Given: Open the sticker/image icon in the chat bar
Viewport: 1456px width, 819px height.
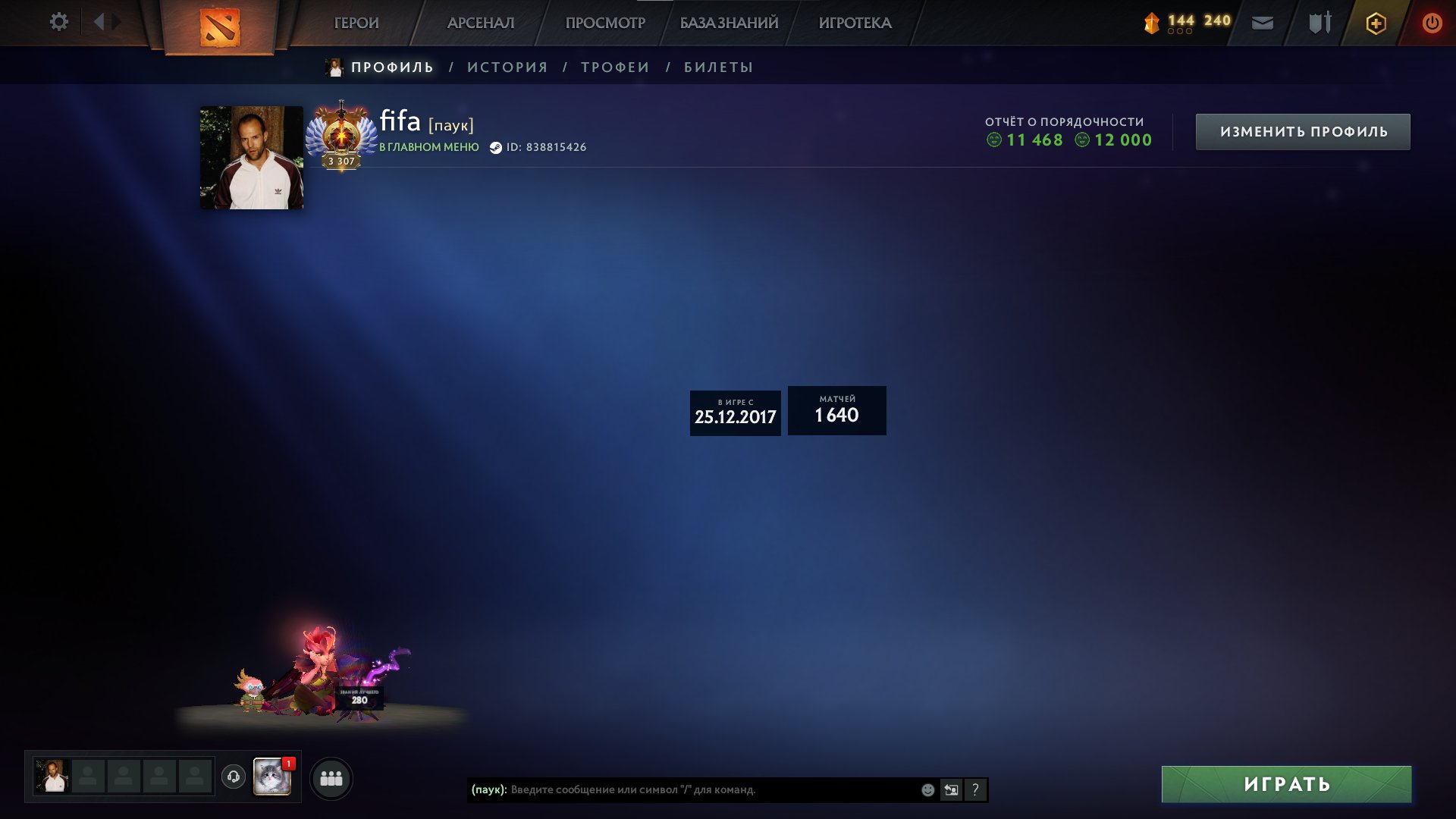Looking at the screenshot, I should coord(951,789).
